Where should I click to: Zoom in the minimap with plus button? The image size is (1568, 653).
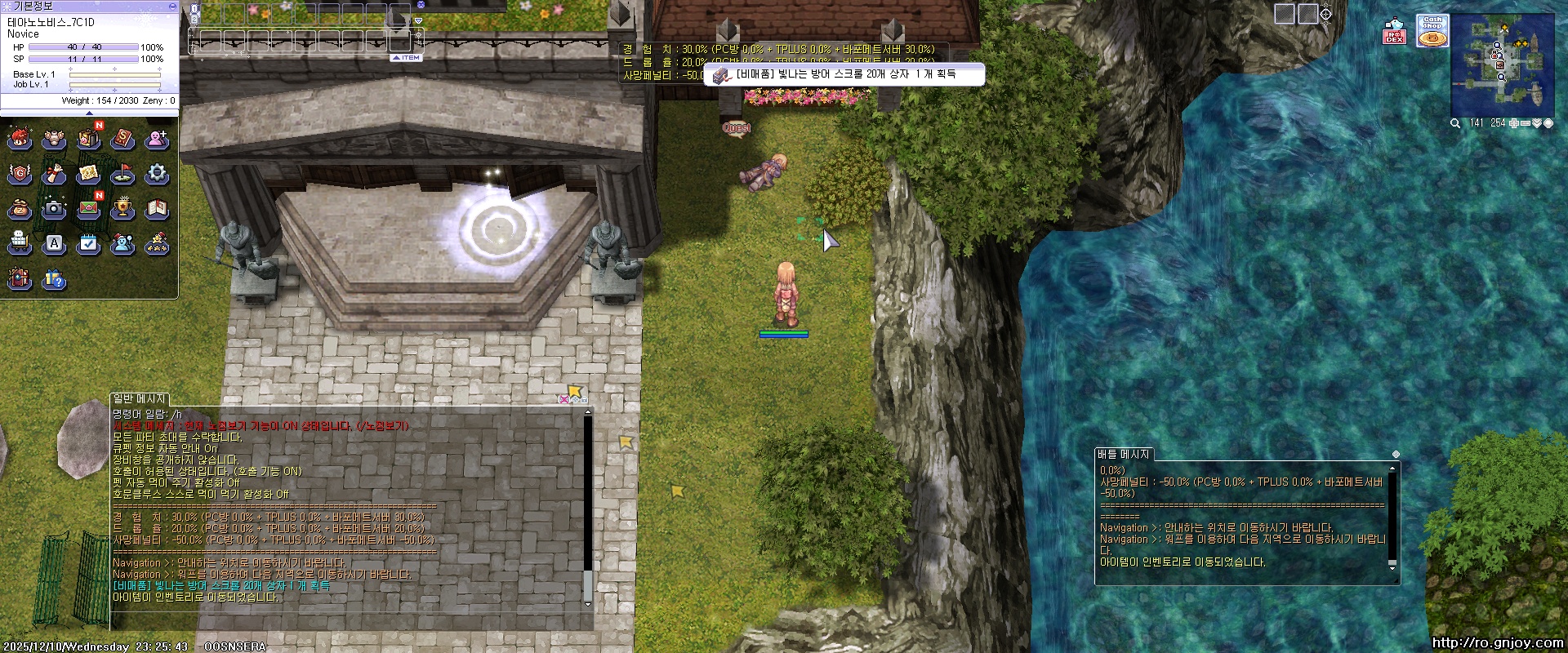(x=1513, y=123)
